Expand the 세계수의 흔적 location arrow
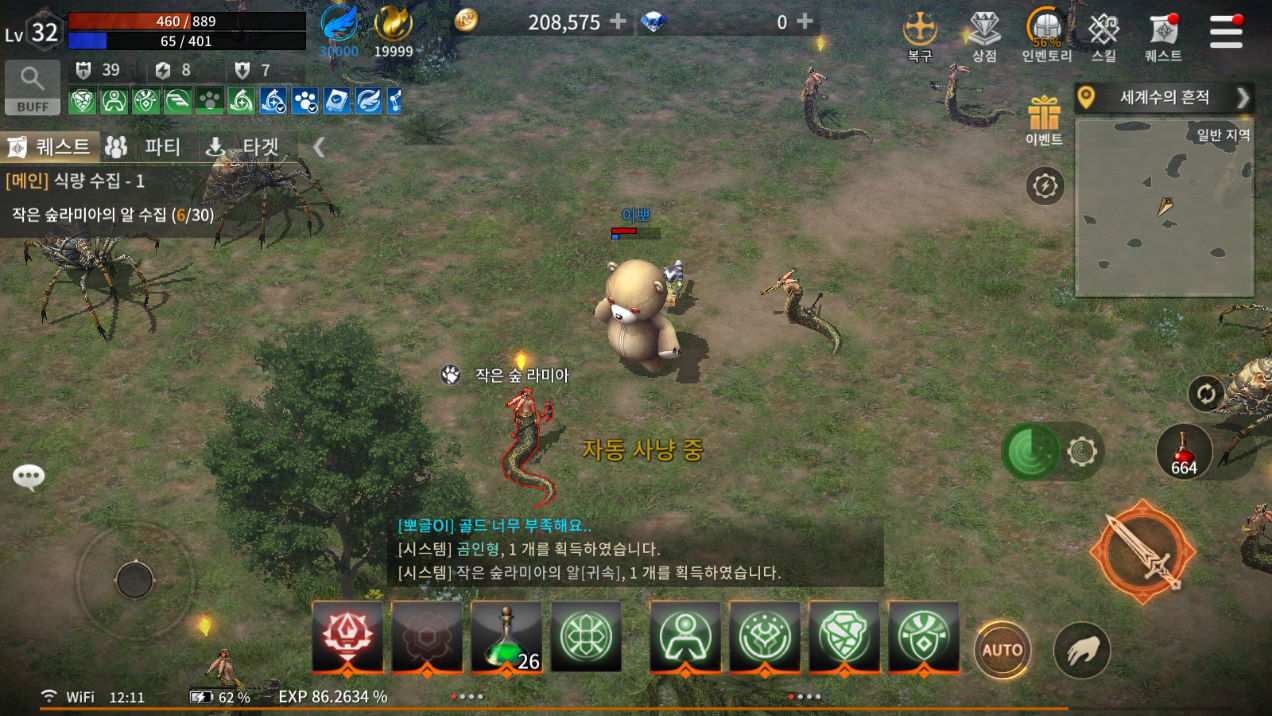The height and width of the screenshot is (716, 1272). tap(1243, 97)
